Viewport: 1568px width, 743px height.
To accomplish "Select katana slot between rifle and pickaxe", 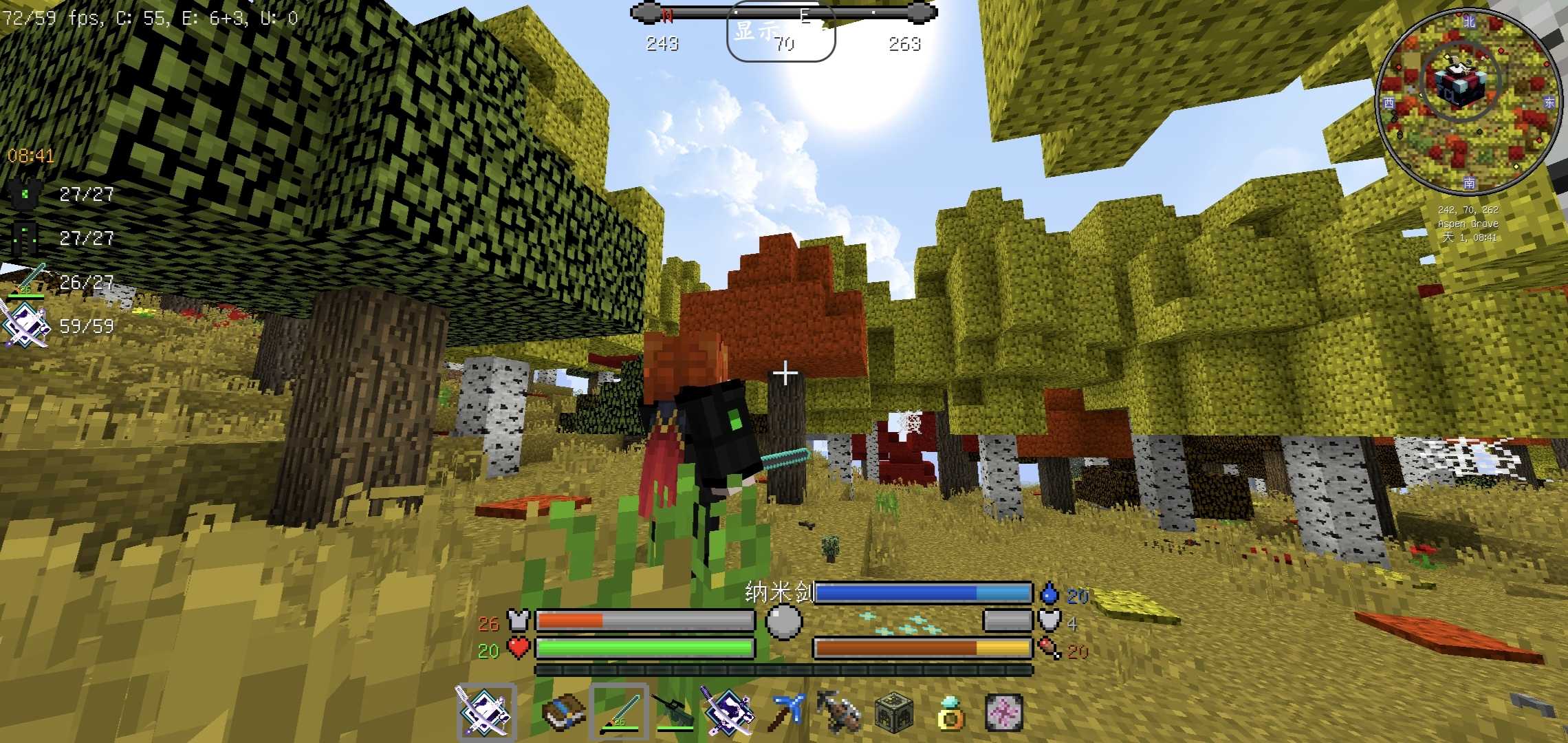I will (x=728, y=712).
